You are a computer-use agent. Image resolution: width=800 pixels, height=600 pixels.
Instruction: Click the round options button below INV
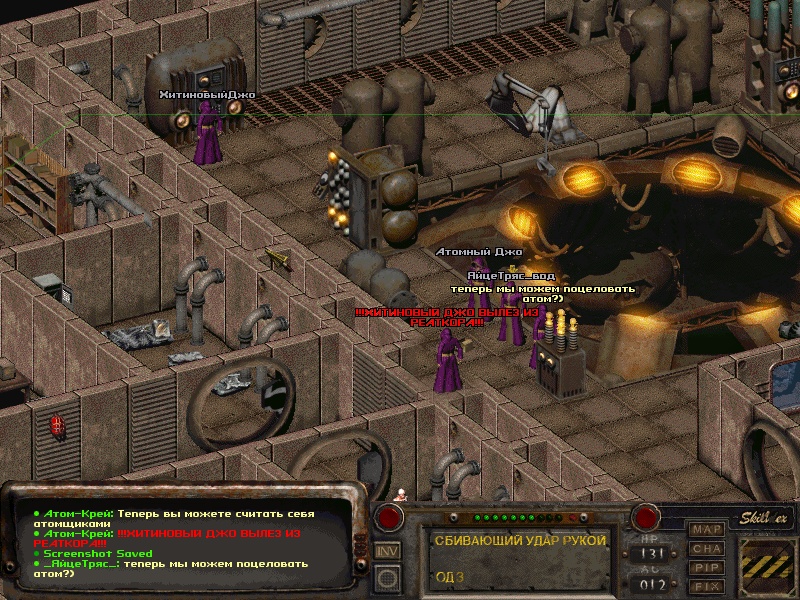pos(387,577)
